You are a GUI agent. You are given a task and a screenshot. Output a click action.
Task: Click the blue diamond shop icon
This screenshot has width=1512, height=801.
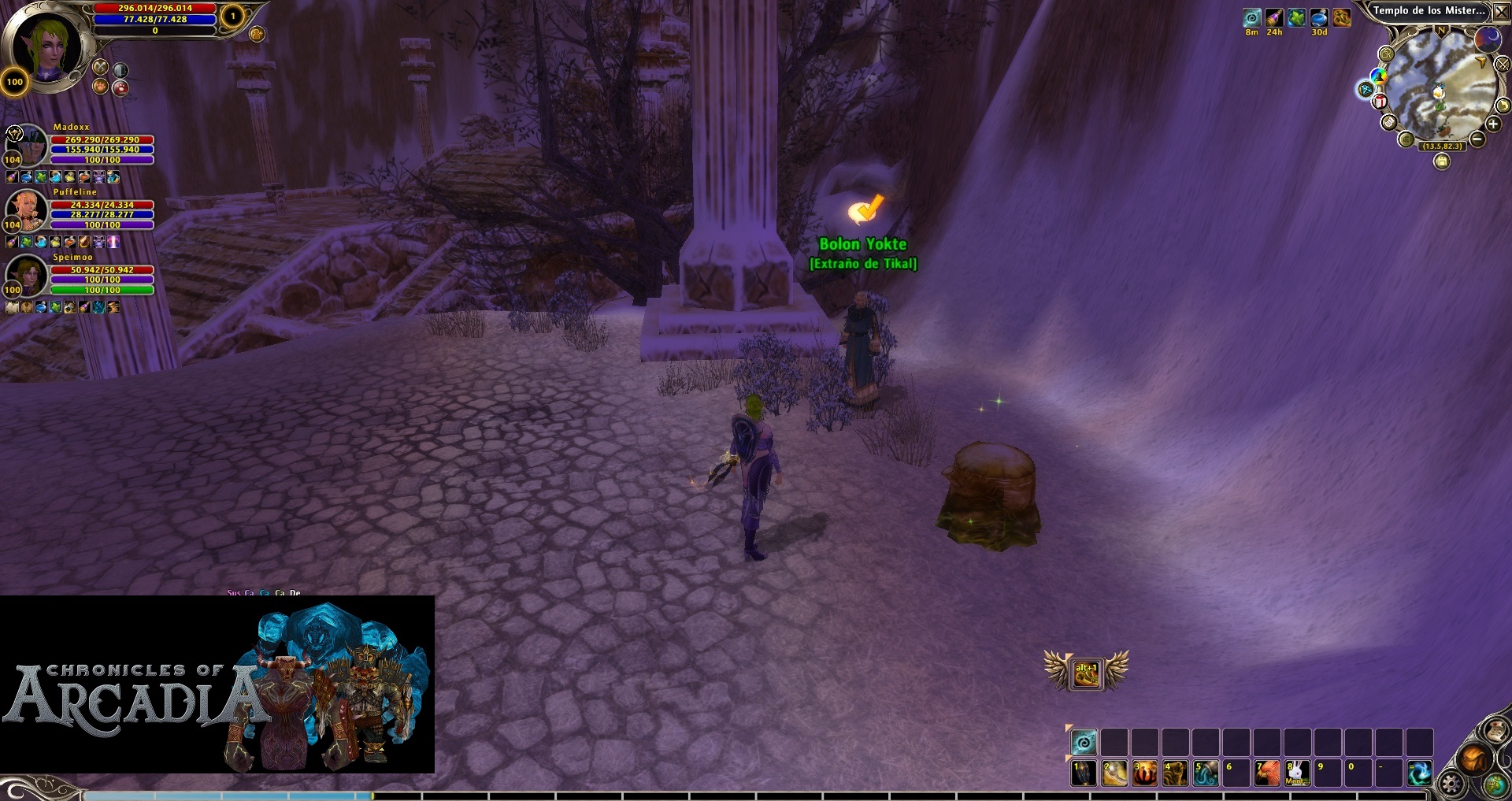coord(1365,90)
